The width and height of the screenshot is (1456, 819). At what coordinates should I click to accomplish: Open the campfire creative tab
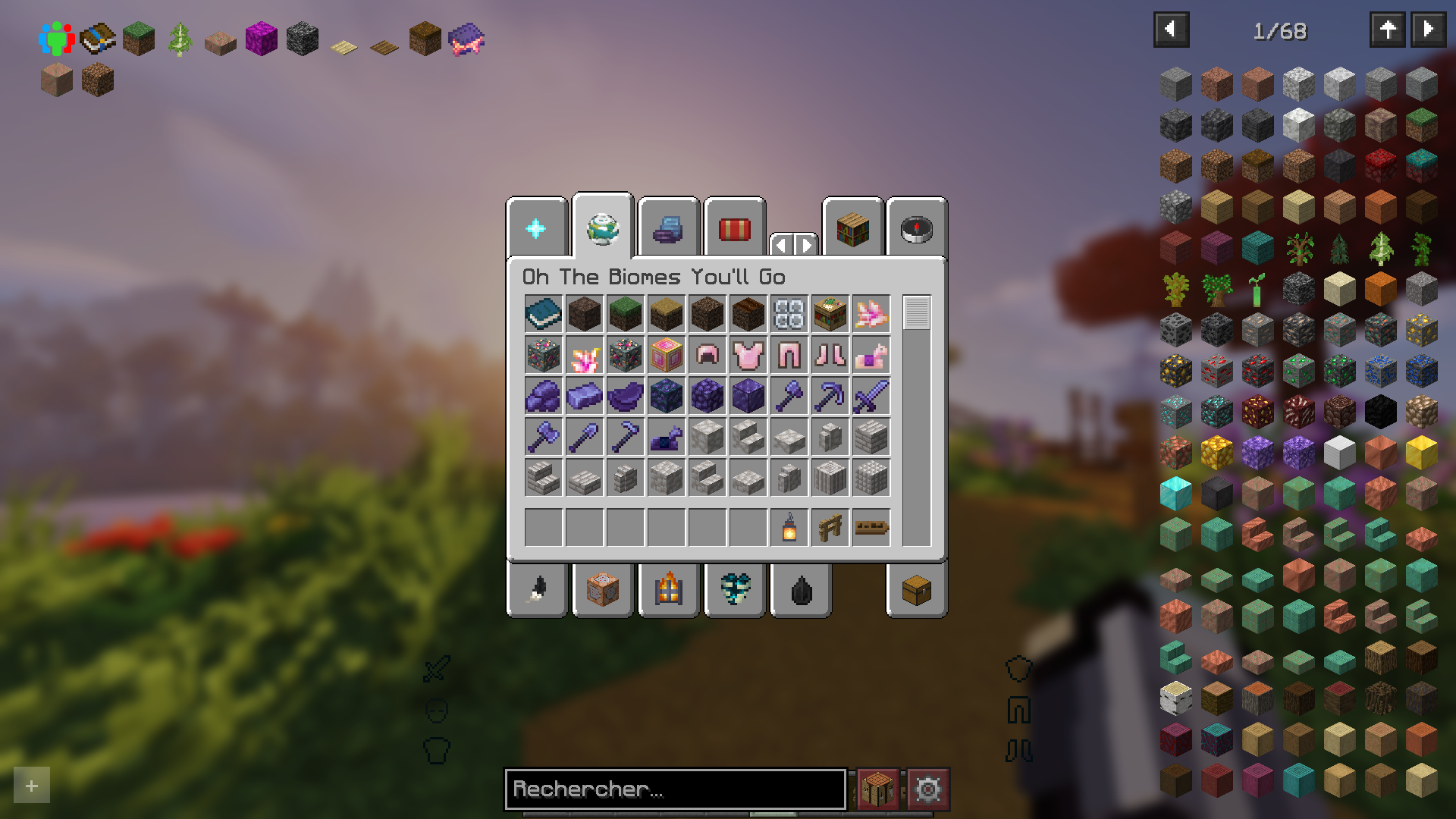point(668,591)
